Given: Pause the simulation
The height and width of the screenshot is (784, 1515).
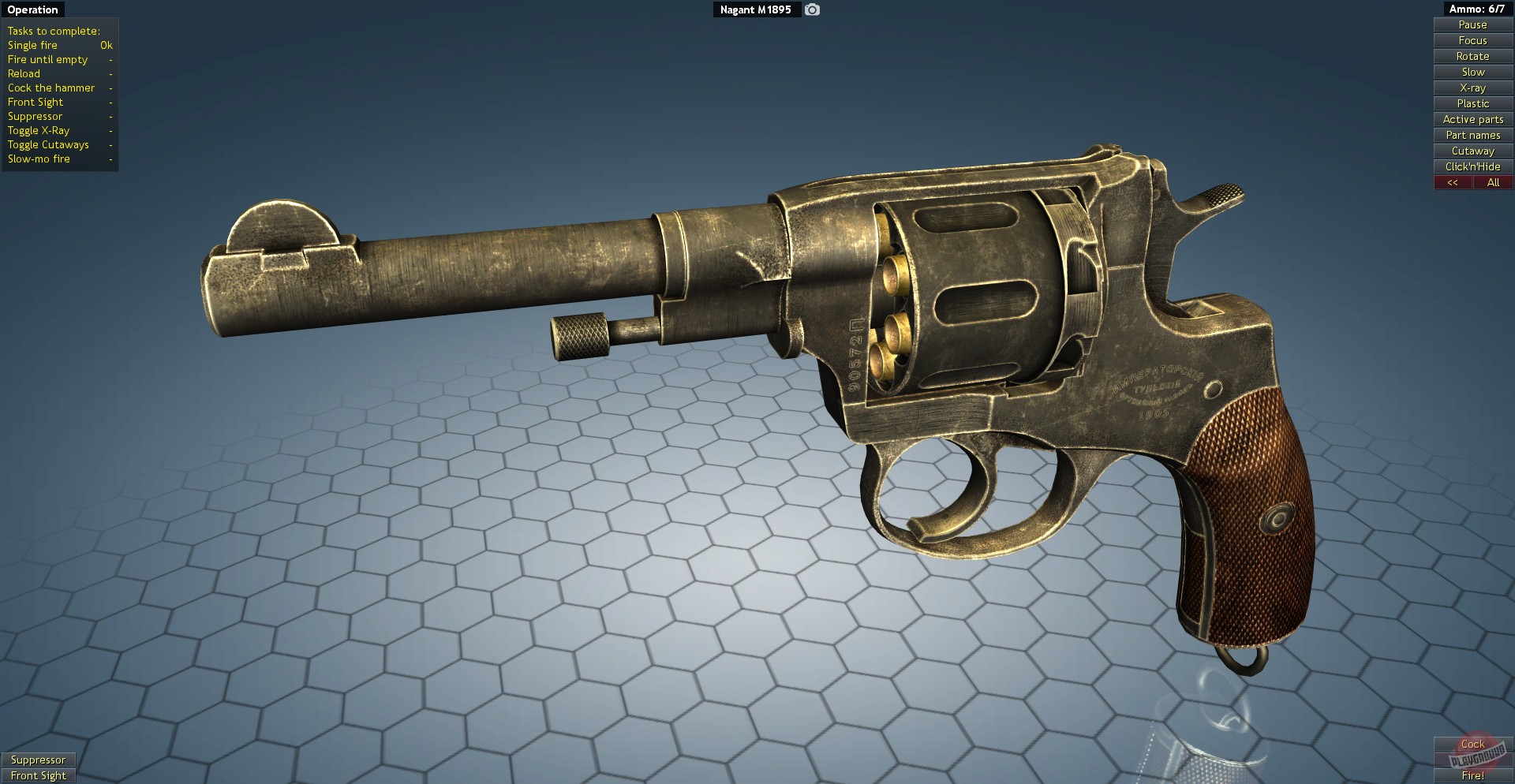Looking at the screenshot, I should (x=1472, y=24).
